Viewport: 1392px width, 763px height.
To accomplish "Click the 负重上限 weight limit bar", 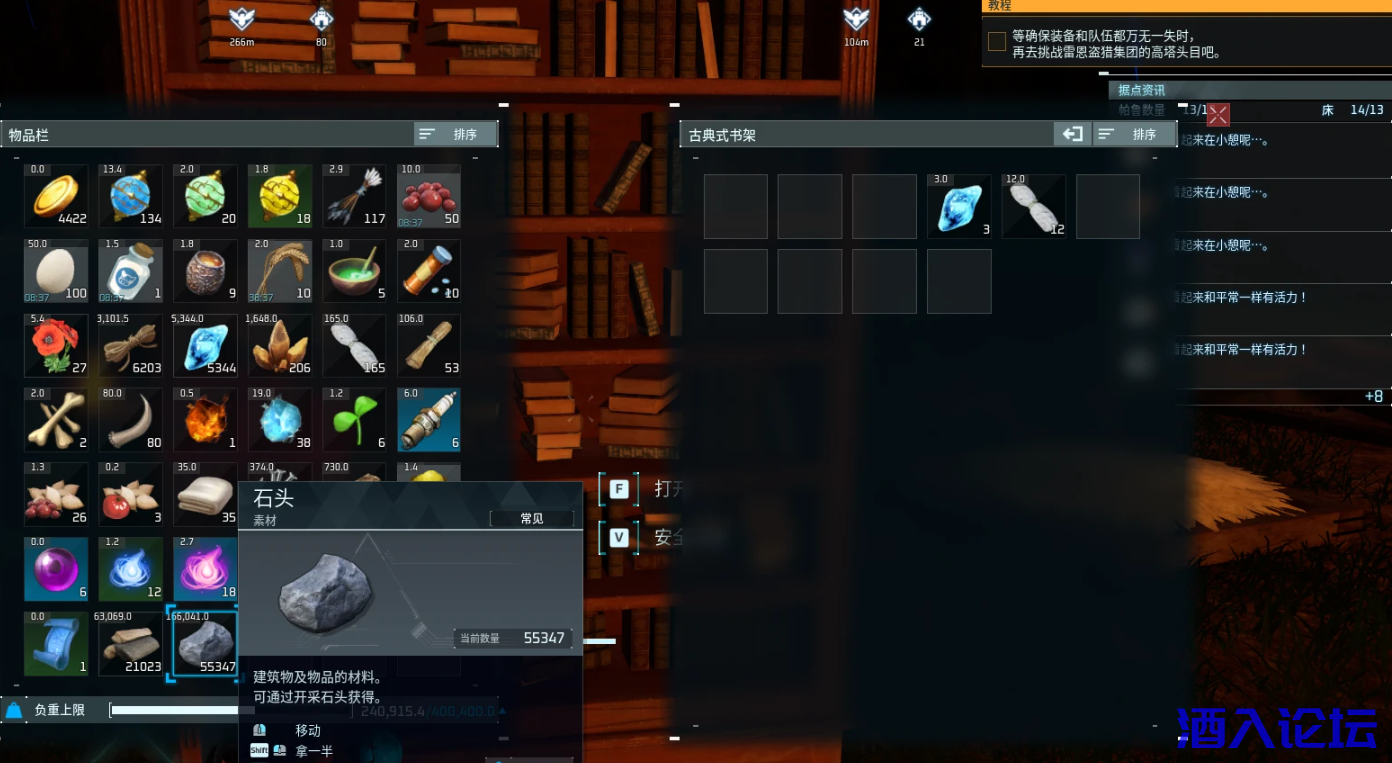I will (200, 709).
